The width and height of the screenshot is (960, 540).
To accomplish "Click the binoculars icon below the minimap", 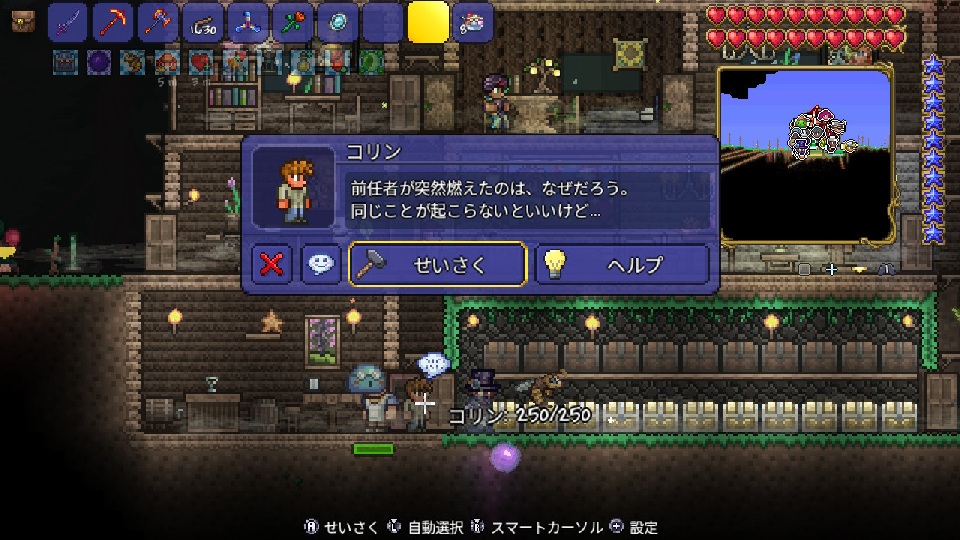I will tap(885, 269).
